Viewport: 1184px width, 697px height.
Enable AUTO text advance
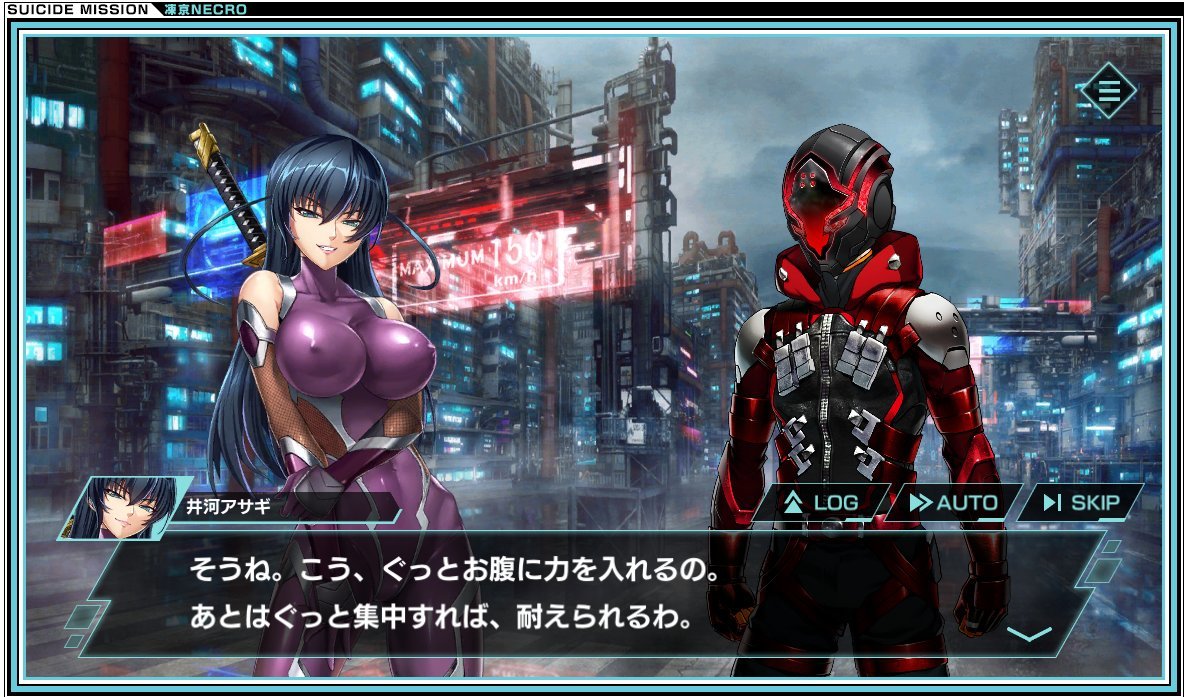click(954, 502)
